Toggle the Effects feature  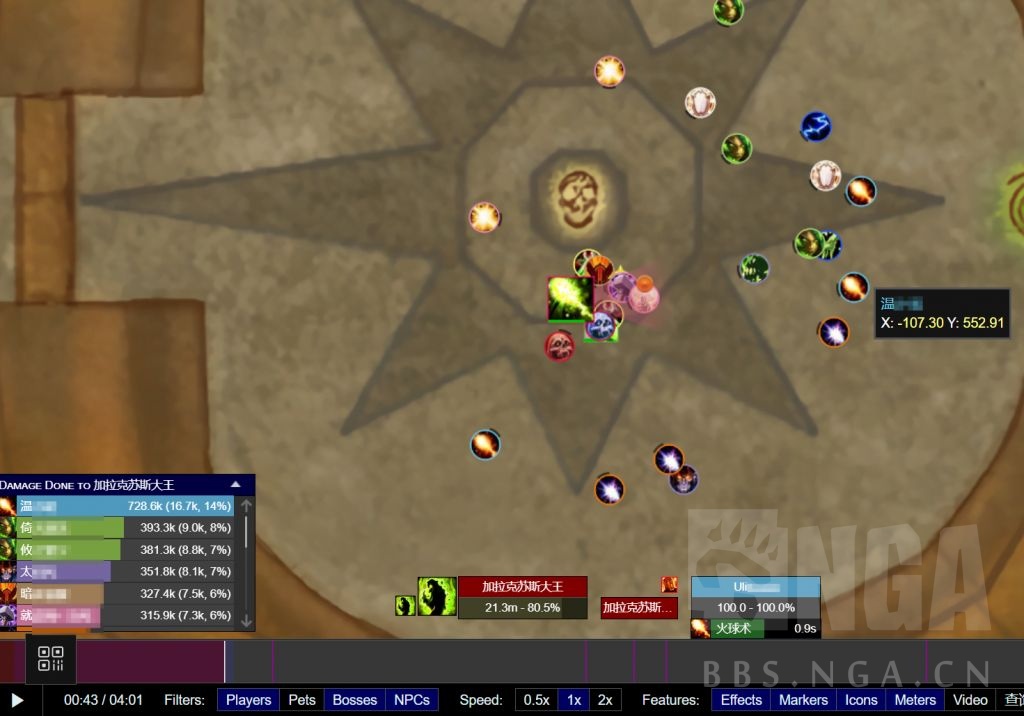point(741,700)
